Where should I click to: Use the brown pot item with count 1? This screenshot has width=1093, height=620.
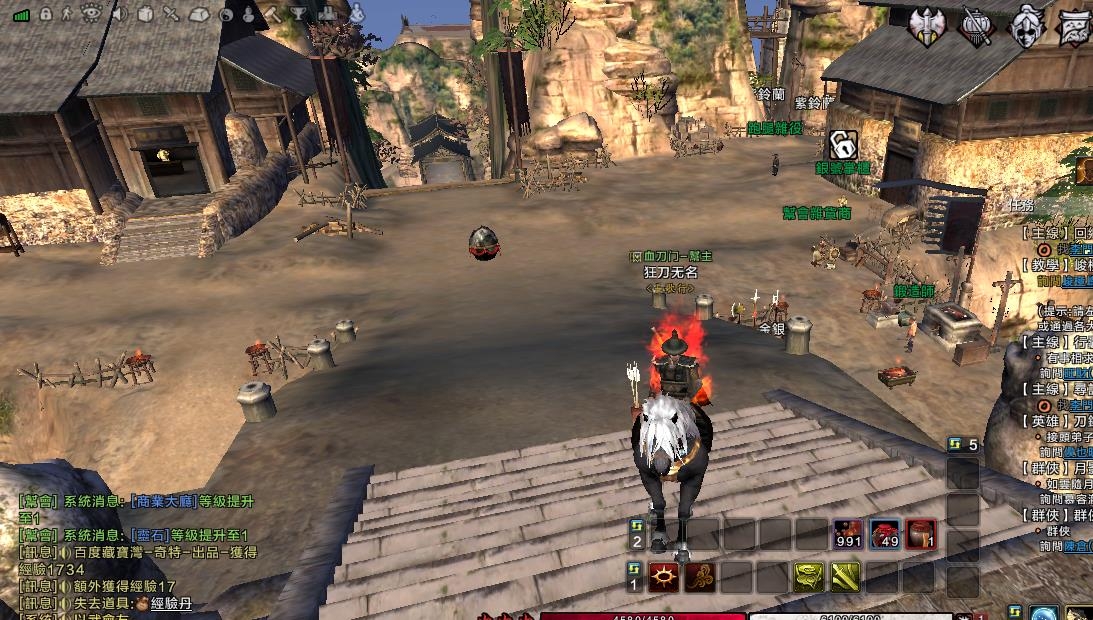click(921, 535)
